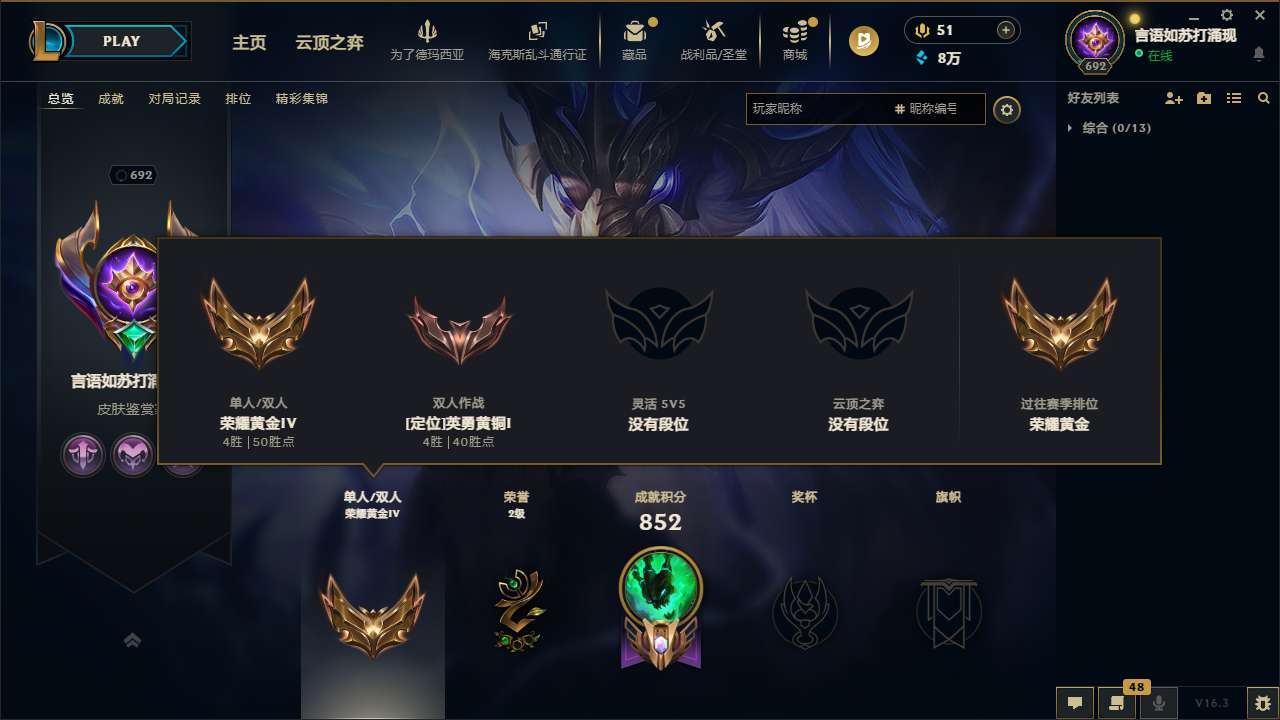Mute the microphone in the bottom bar

[1159, 703]
